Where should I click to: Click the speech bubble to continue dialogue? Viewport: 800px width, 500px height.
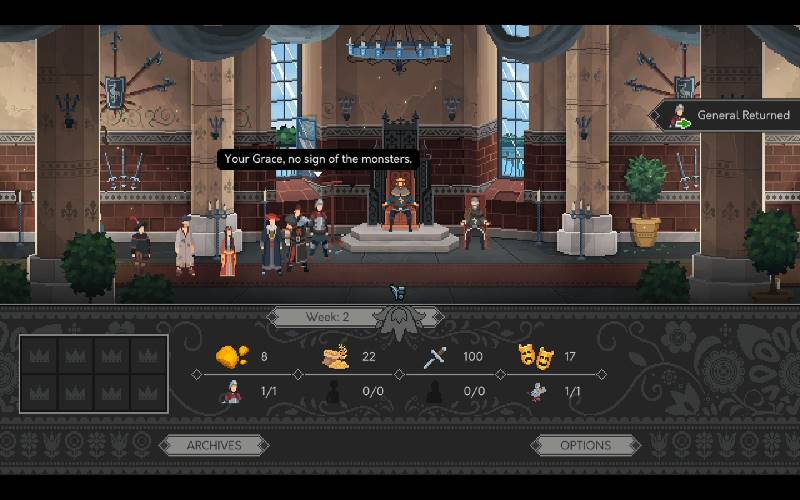[318, 159]
